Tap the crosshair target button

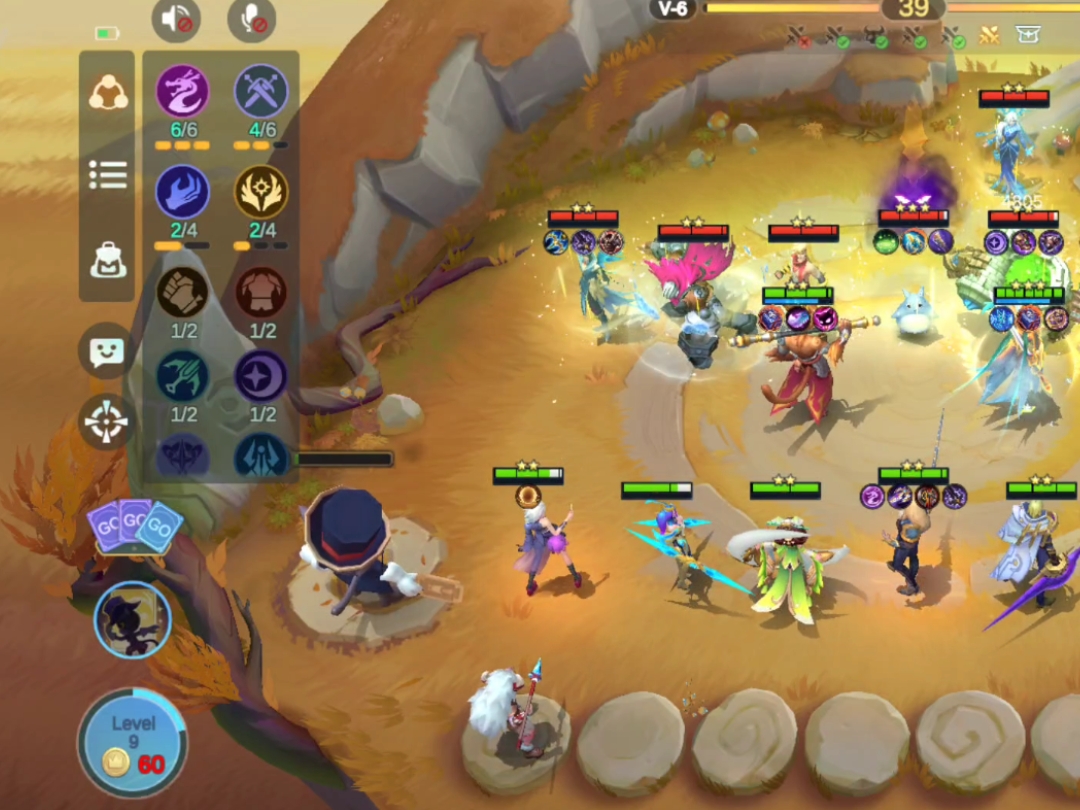[106, 422]
